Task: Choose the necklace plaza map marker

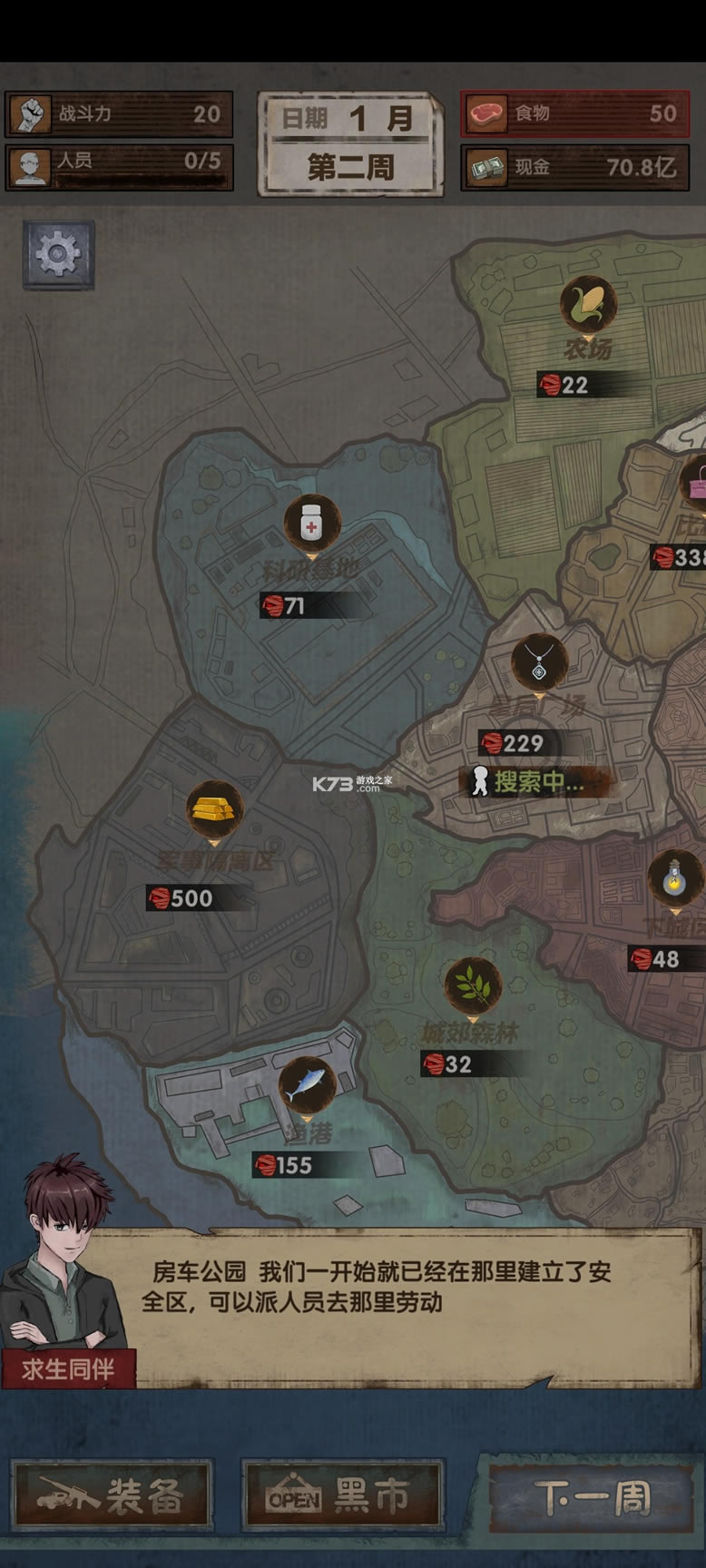Action: pyautogui.click(x=539, y=661)
